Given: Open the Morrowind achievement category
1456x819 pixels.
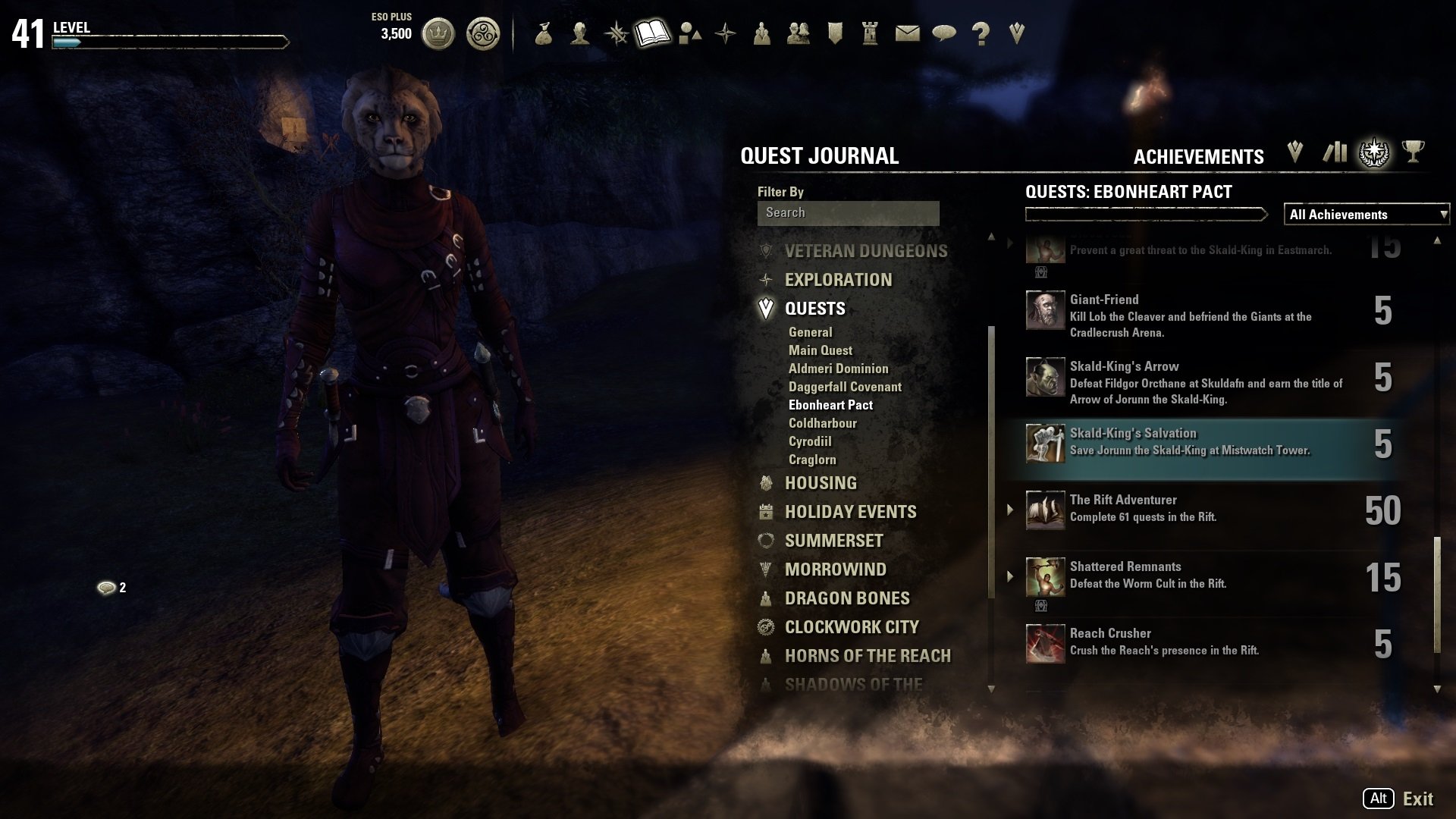Looking at the screenshot, I should [835, 570].
